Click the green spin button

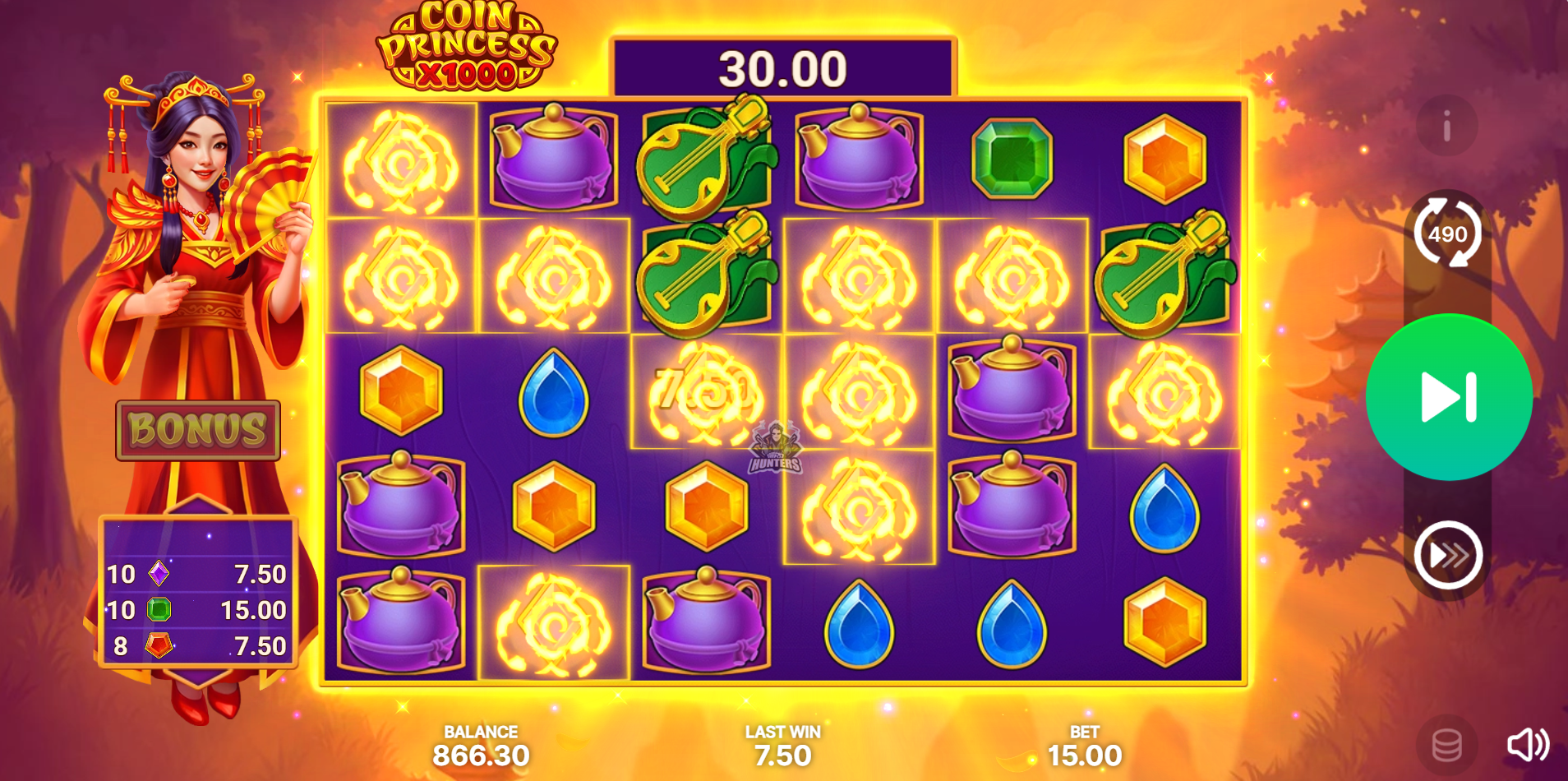(1449, 397)
